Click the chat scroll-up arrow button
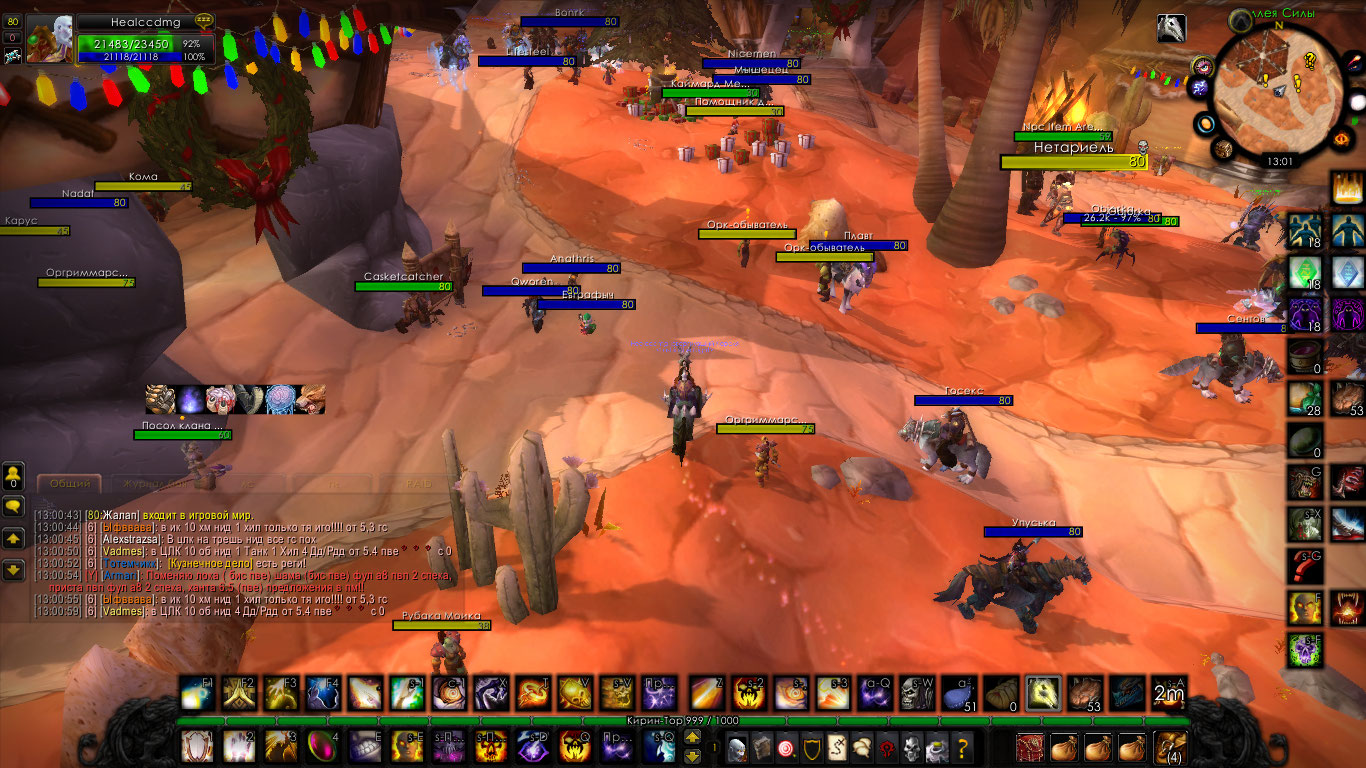 [13, 538]
